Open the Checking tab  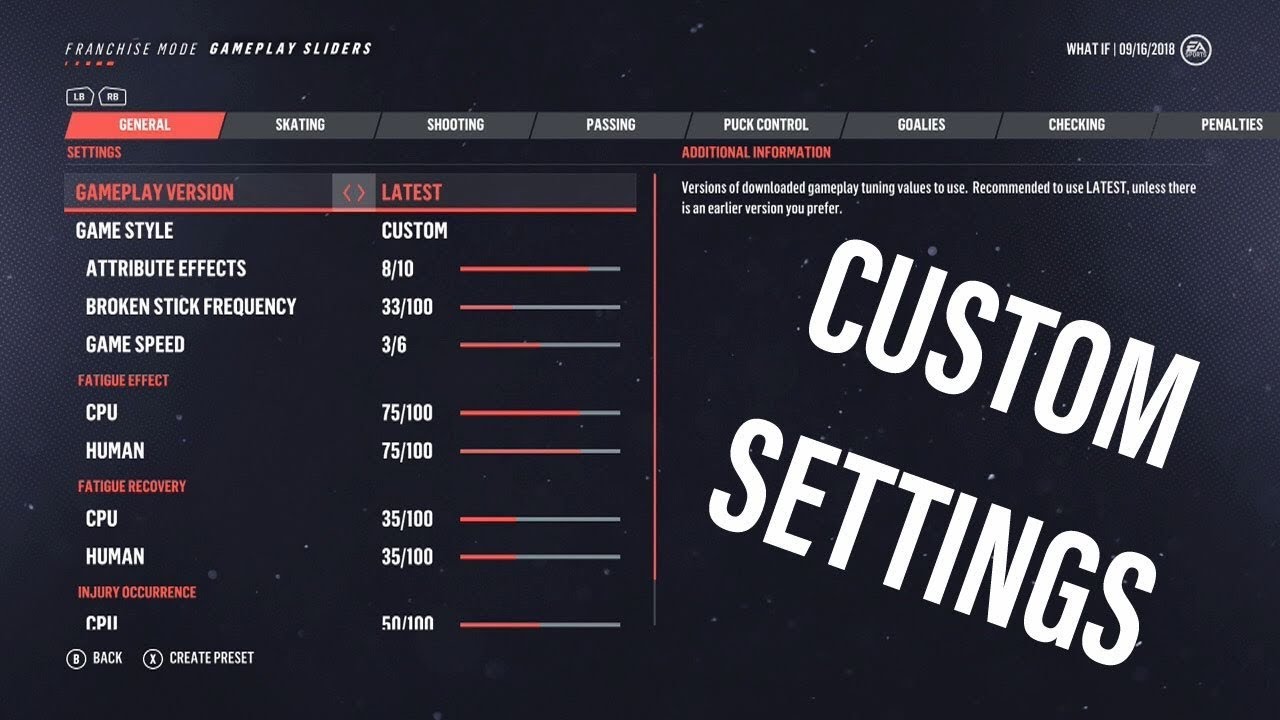[1077, 124]
